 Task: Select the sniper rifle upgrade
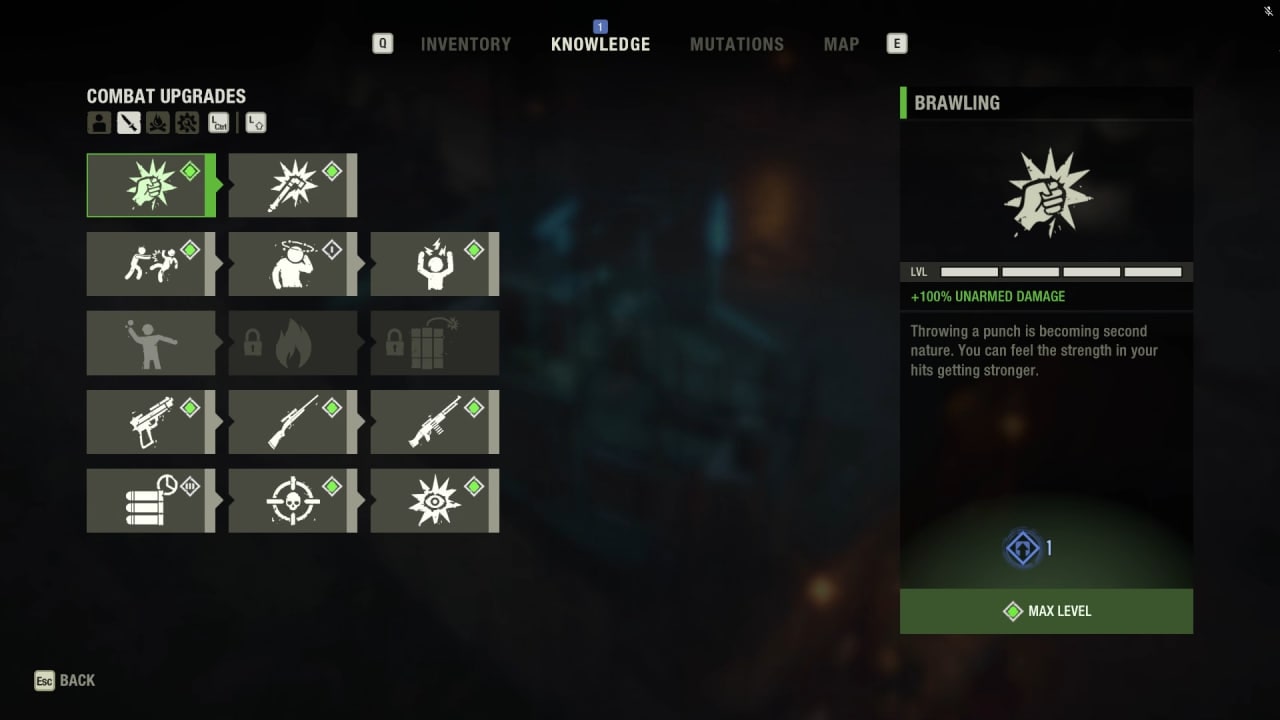[x=293, y=421]
